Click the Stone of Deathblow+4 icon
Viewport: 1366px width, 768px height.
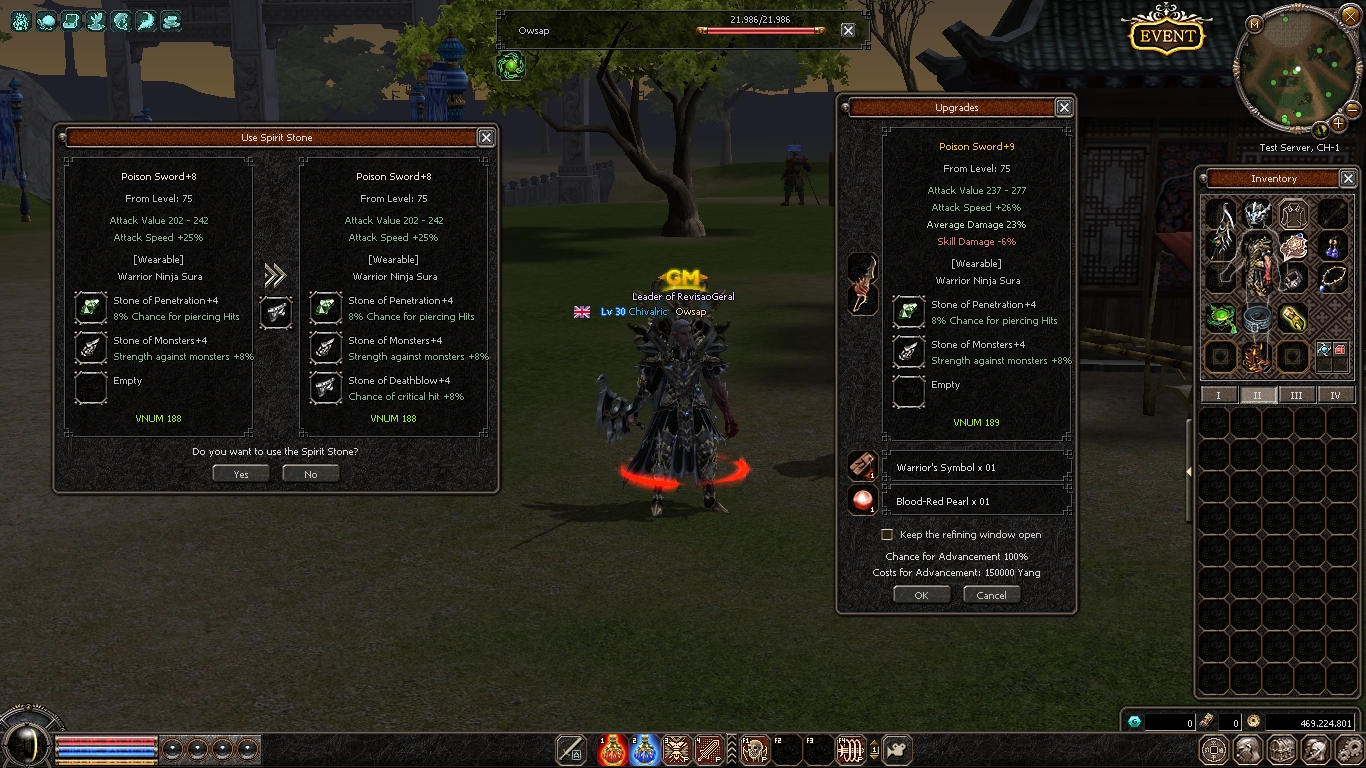pyautogui.click(x=325, y=388)
